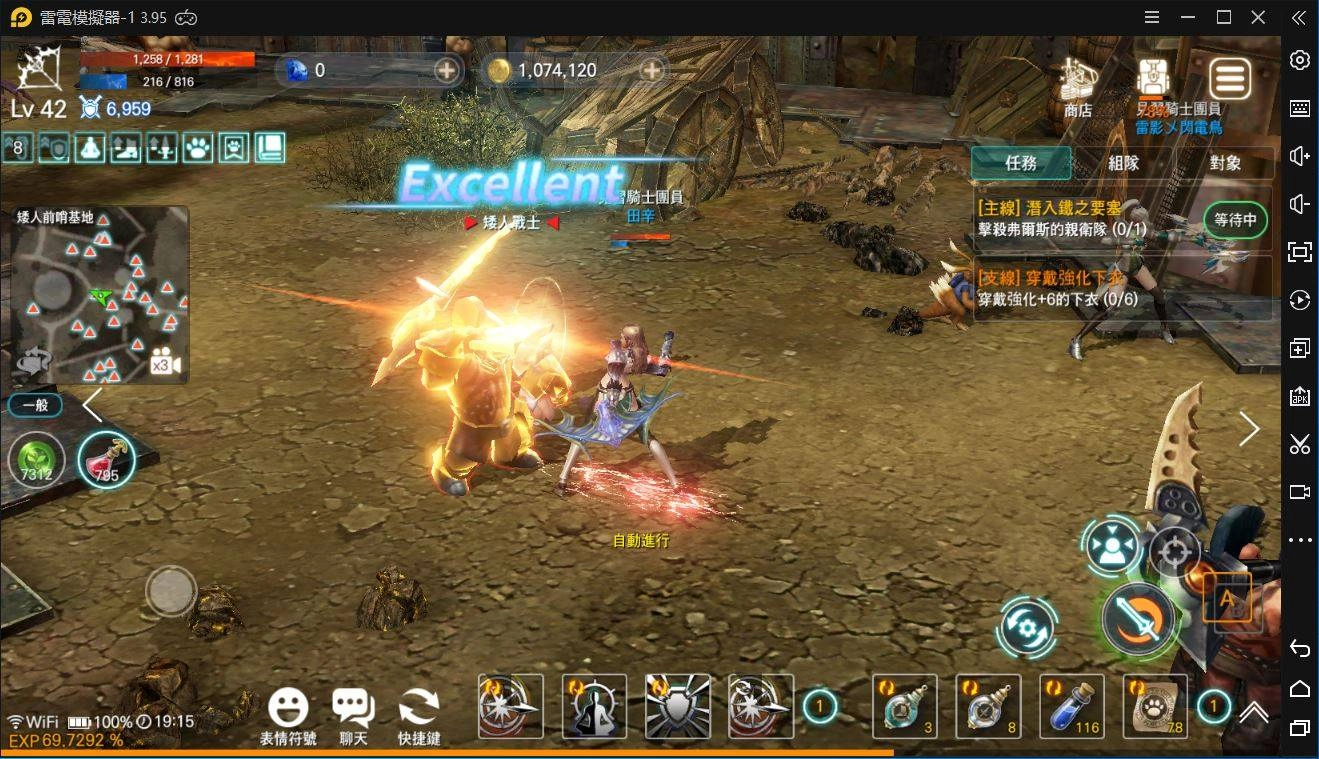Screen dimensions: 1319x759
Task: Use the blue potion with 116 count
Action: click(1072, 706)
